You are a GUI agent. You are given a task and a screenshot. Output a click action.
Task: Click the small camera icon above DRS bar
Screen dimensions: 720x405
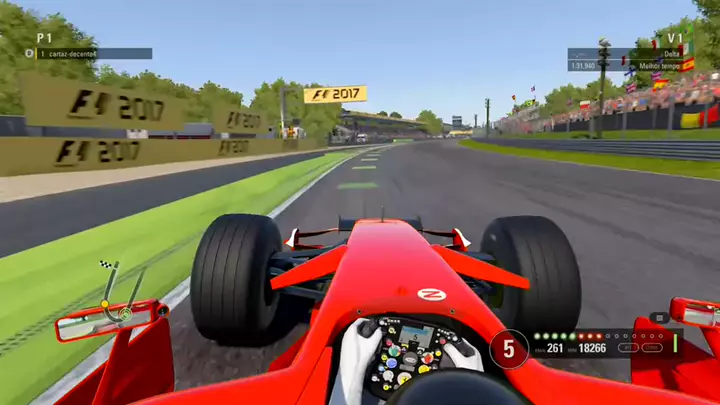[x=658, y=318]
